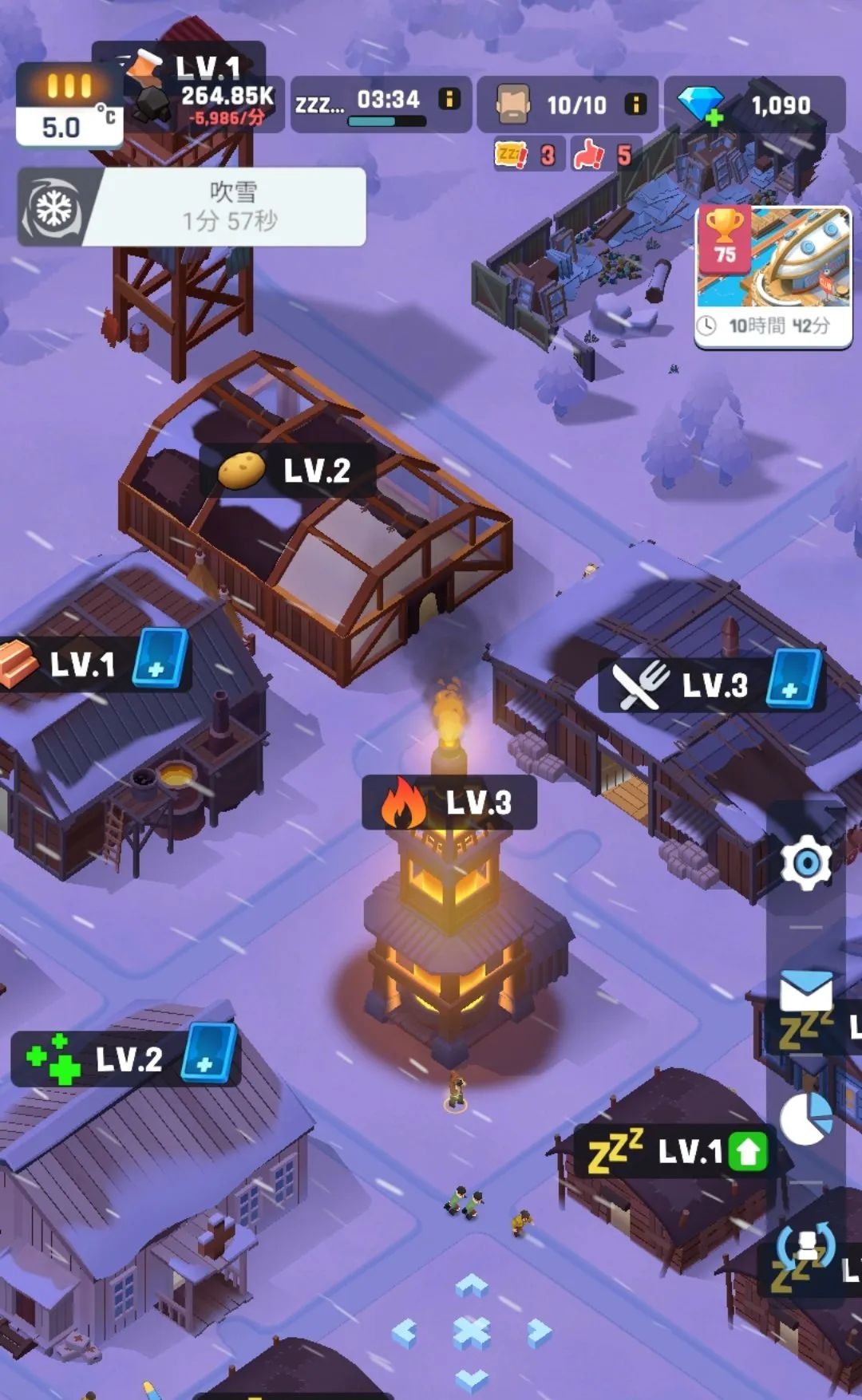Tap the info button beside sleep timer
The height and width of the screenshot is (1400, 862).
[450, 99]
